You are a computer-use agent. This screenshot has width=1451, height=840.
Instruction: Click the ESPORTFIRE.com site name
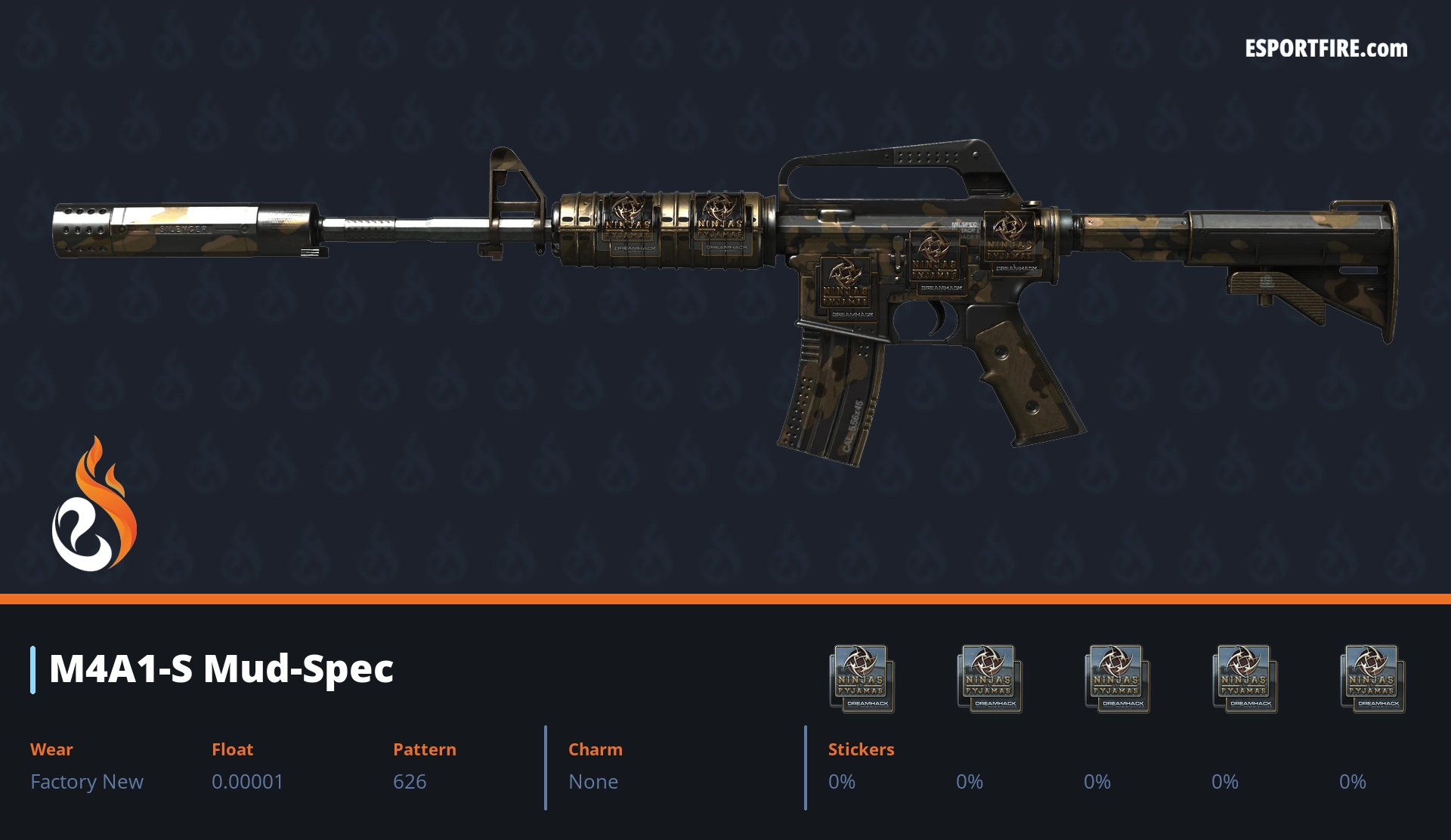(x=1326, y=49)
